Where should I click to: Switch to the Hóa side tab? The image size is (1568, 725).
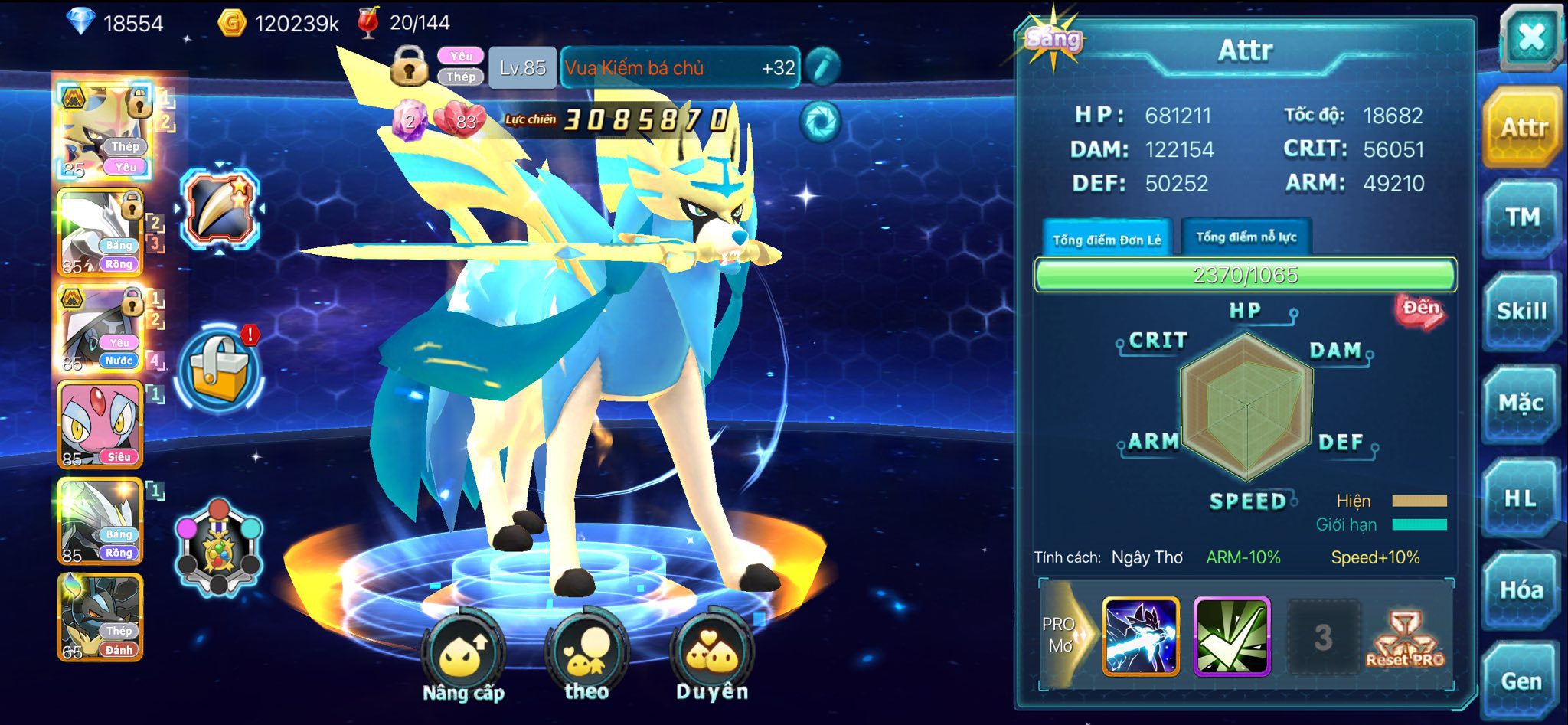click(x=1521, y=589)
